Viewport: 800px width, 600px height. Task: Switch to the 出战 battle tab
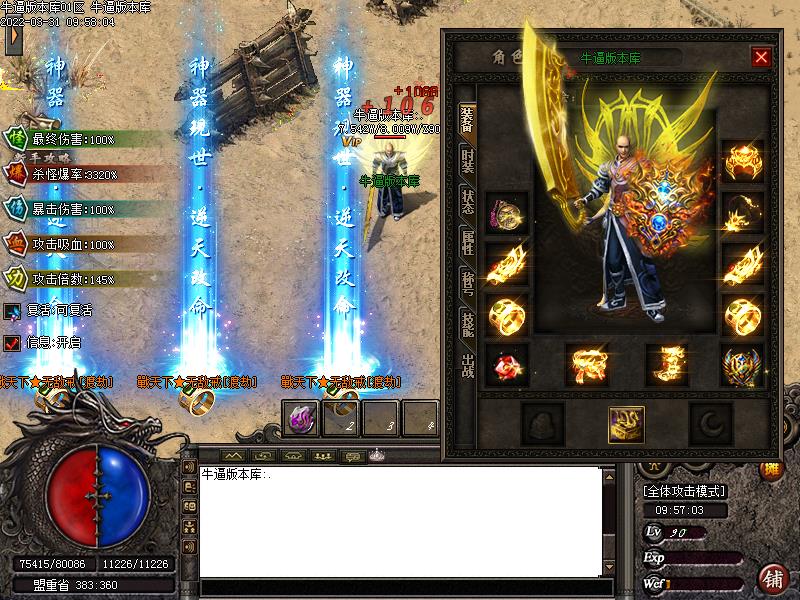pyautogui.click(x=467, y=364)
